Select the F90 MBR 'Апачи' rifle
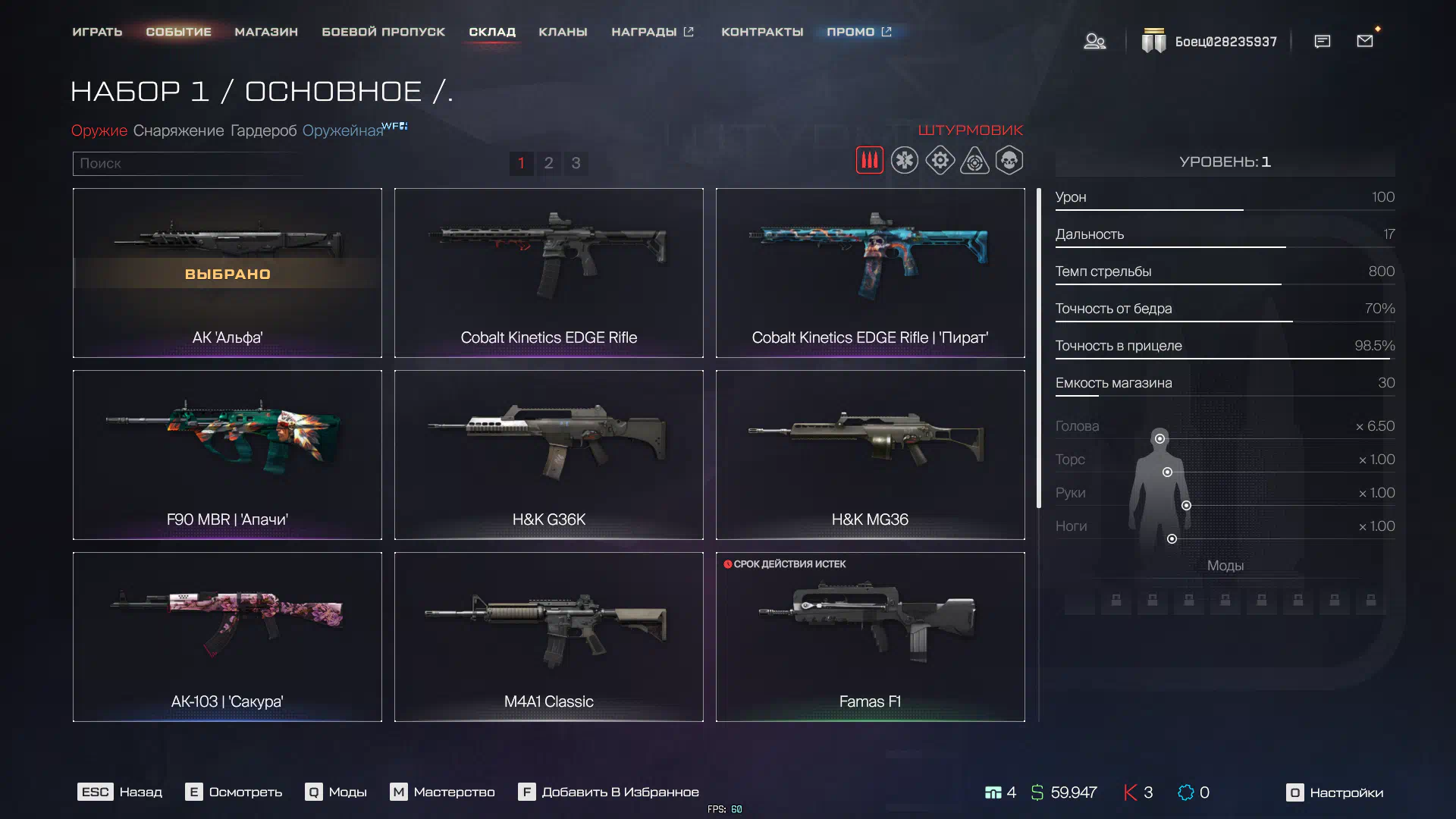 pos(227,454)
